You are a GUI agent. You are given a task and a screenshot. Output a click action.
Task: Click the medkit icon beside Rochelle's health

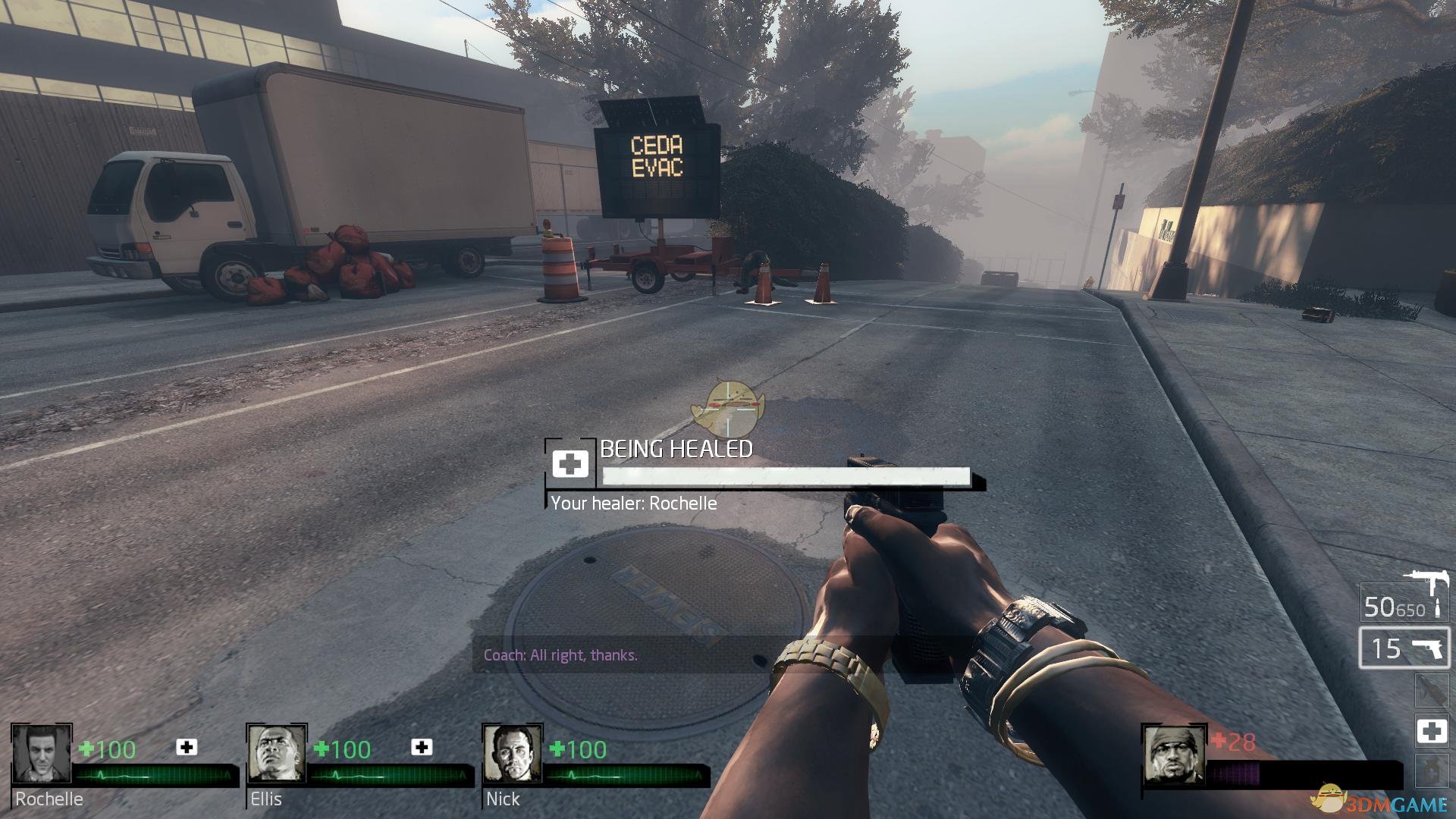(187, 748)
